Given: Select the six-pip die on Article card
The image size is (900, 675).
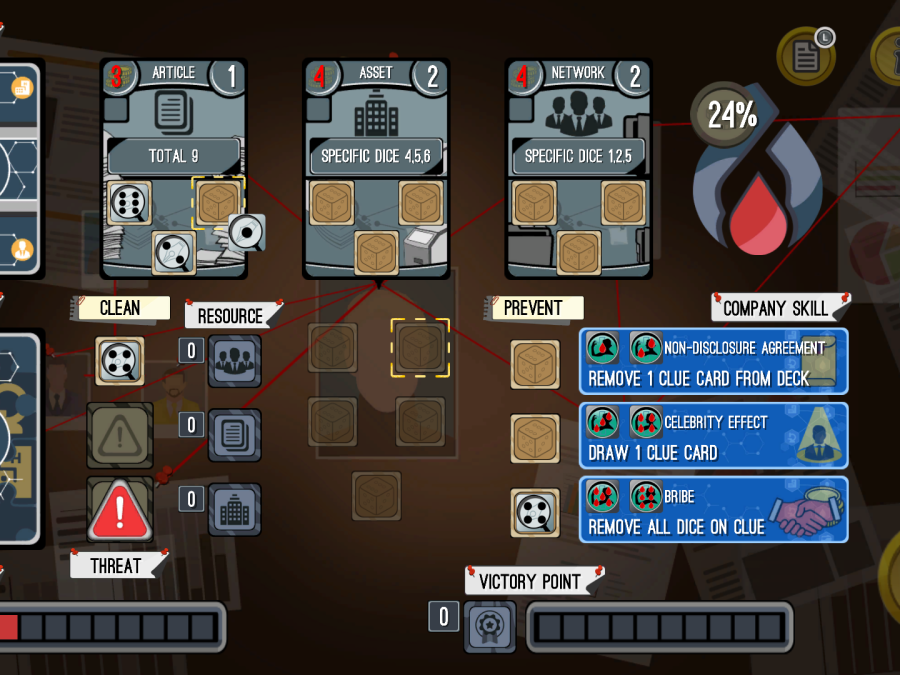Looking at the screenshot, I should click(x=129, y=204).
